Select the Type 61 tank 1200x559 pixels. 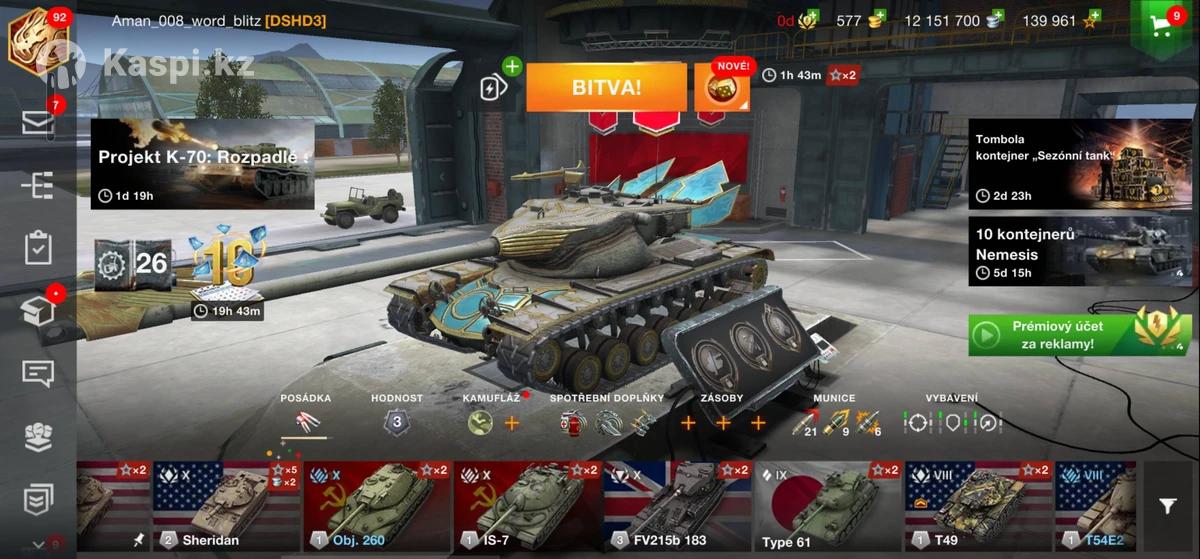[827, 507]
